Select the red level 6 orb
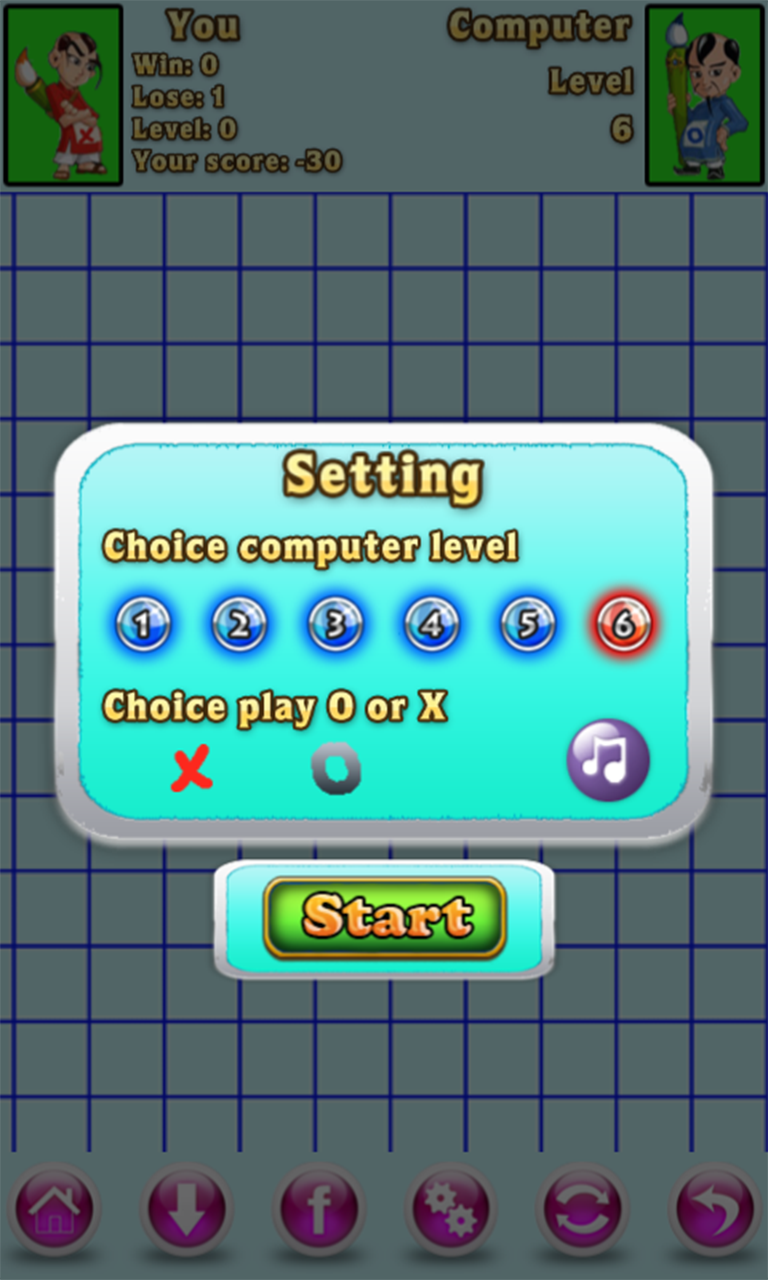The image size is (768, 1280). (x=623, y=625)
